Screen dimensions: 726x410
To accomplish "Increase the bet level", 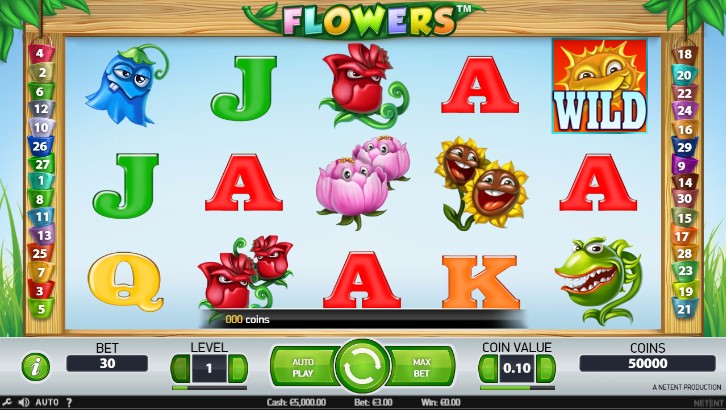I will [x=238, y=368].
